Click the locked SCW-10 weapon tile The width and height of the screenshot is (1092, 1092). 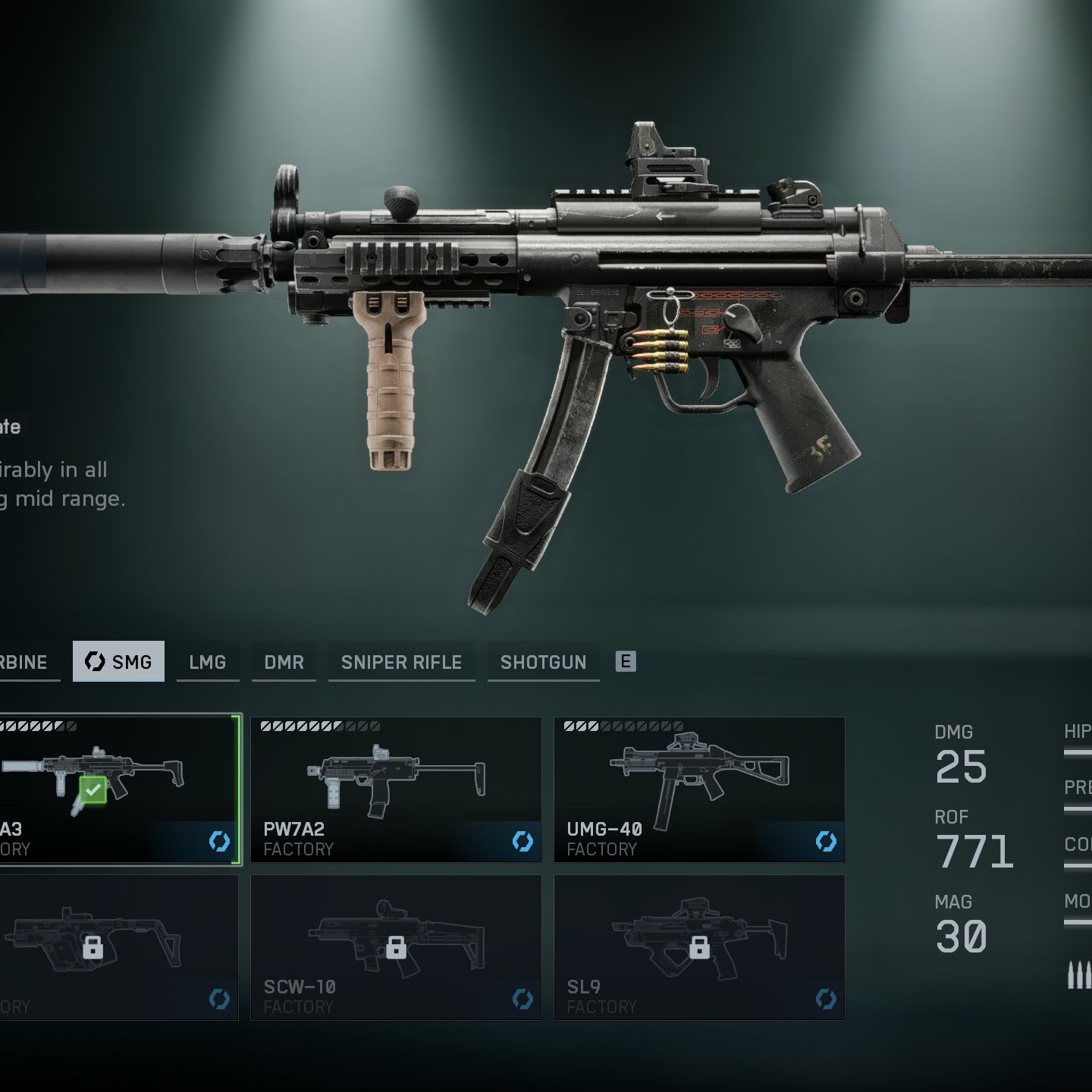pyautogui.click(x=396, y=947)
